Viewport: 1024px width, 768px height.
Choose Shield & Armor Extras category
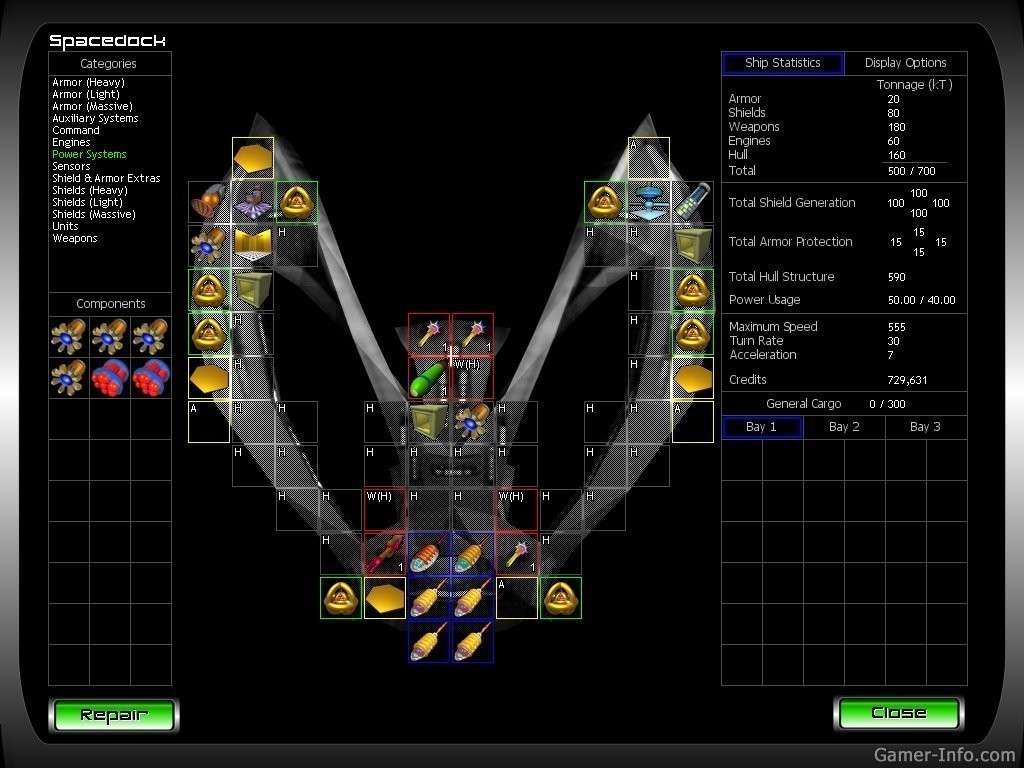pos(106,179)
